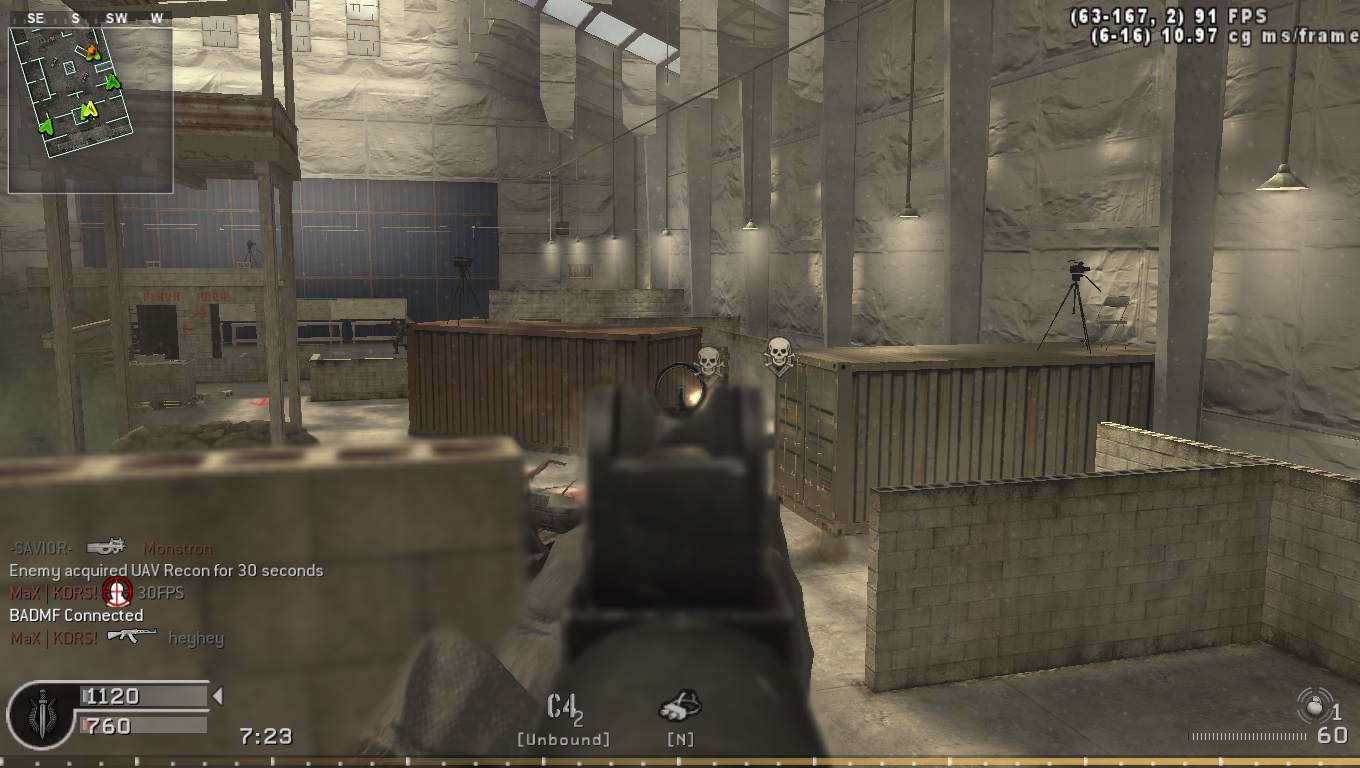Click the Unbound keybind label under C4
Viewport: 1360px width, 768px height.
tap(562, 740)
